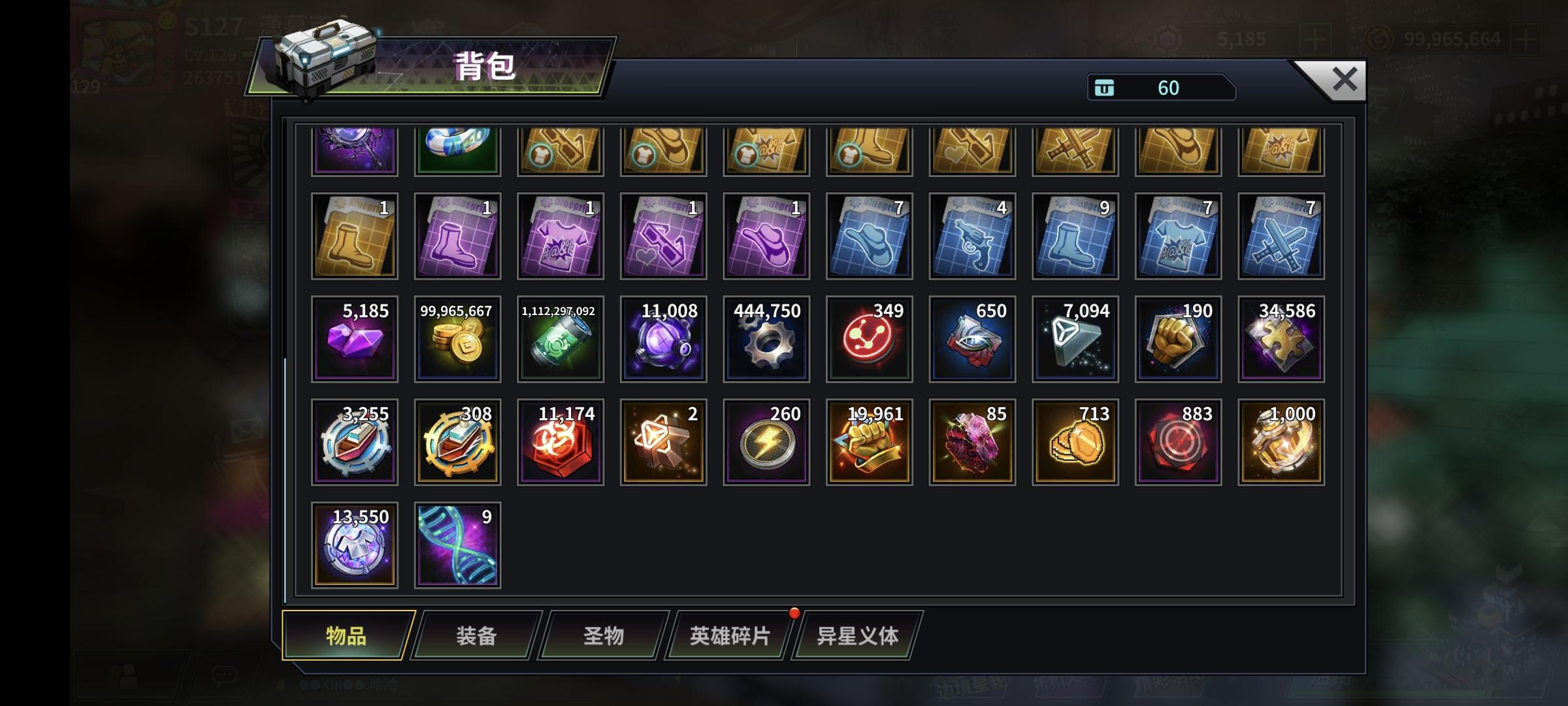Open the gold coins item with 99,965,667
Viewport: 1568px width, 706px height.
pyautogui.click(x=457, y=338)
